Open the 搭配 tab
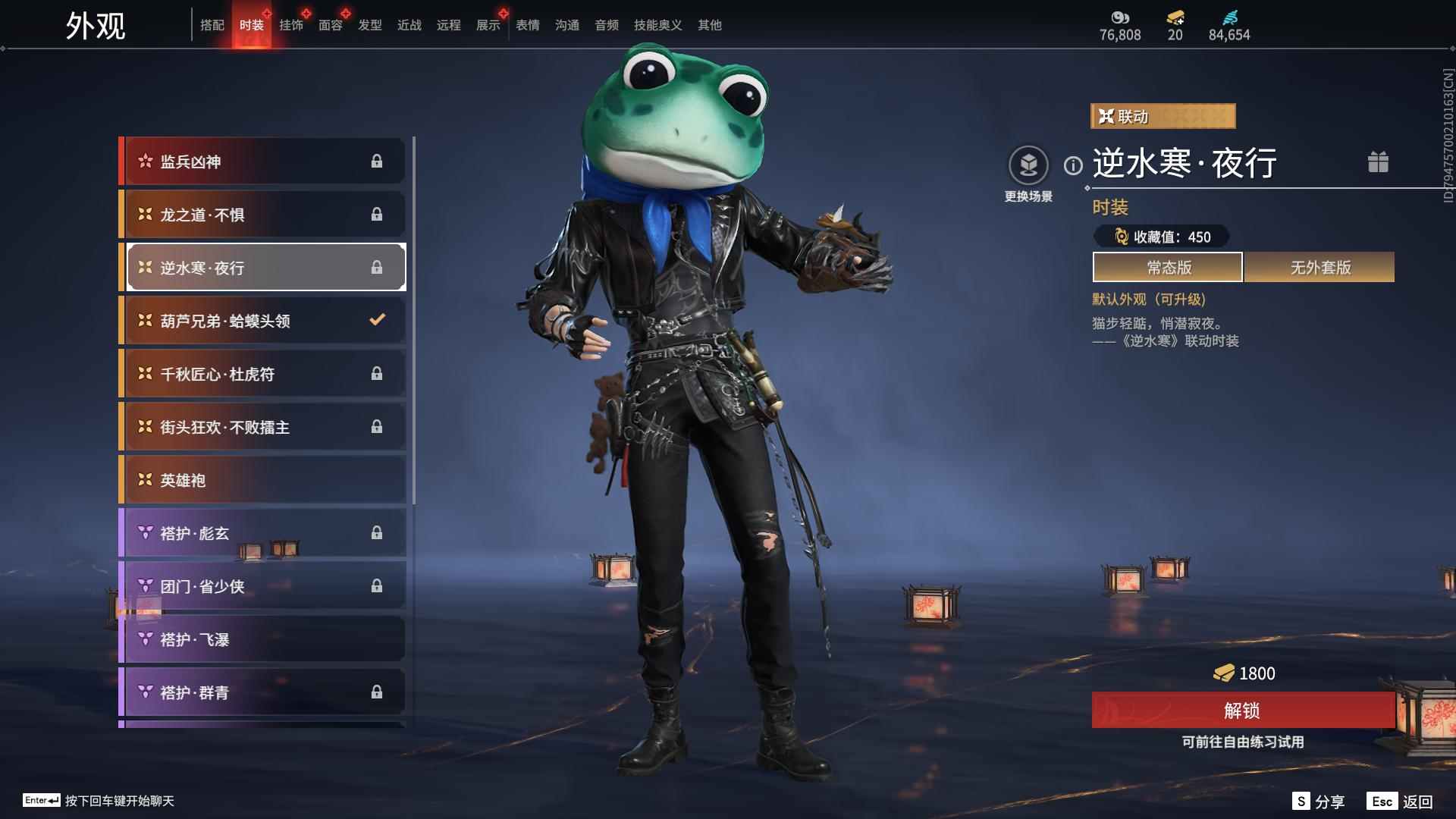The height and width of the screenshot is (819, 1456). point(212,25)
